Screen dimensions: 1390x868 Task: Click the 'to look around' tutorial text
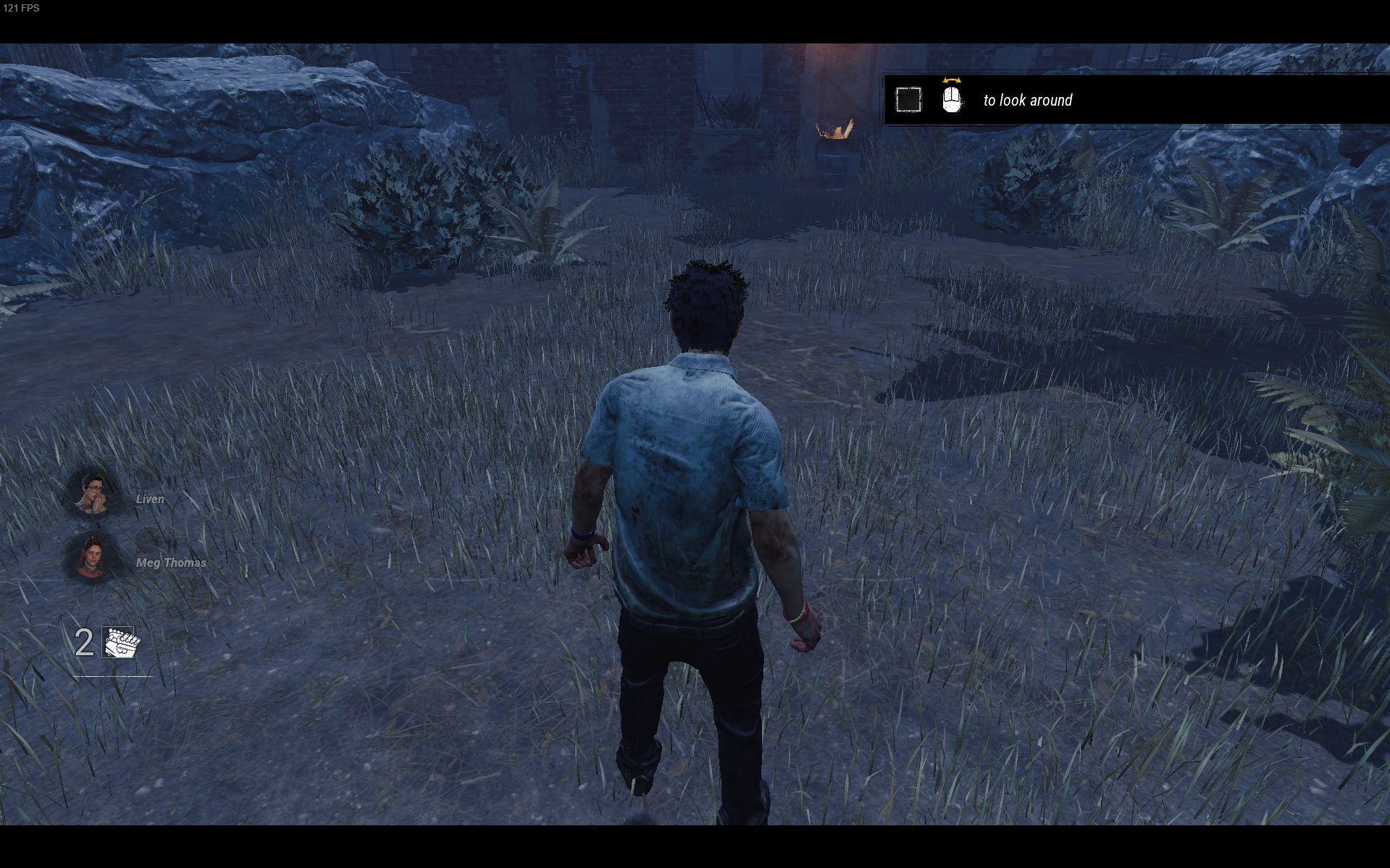pos(1027,101)
